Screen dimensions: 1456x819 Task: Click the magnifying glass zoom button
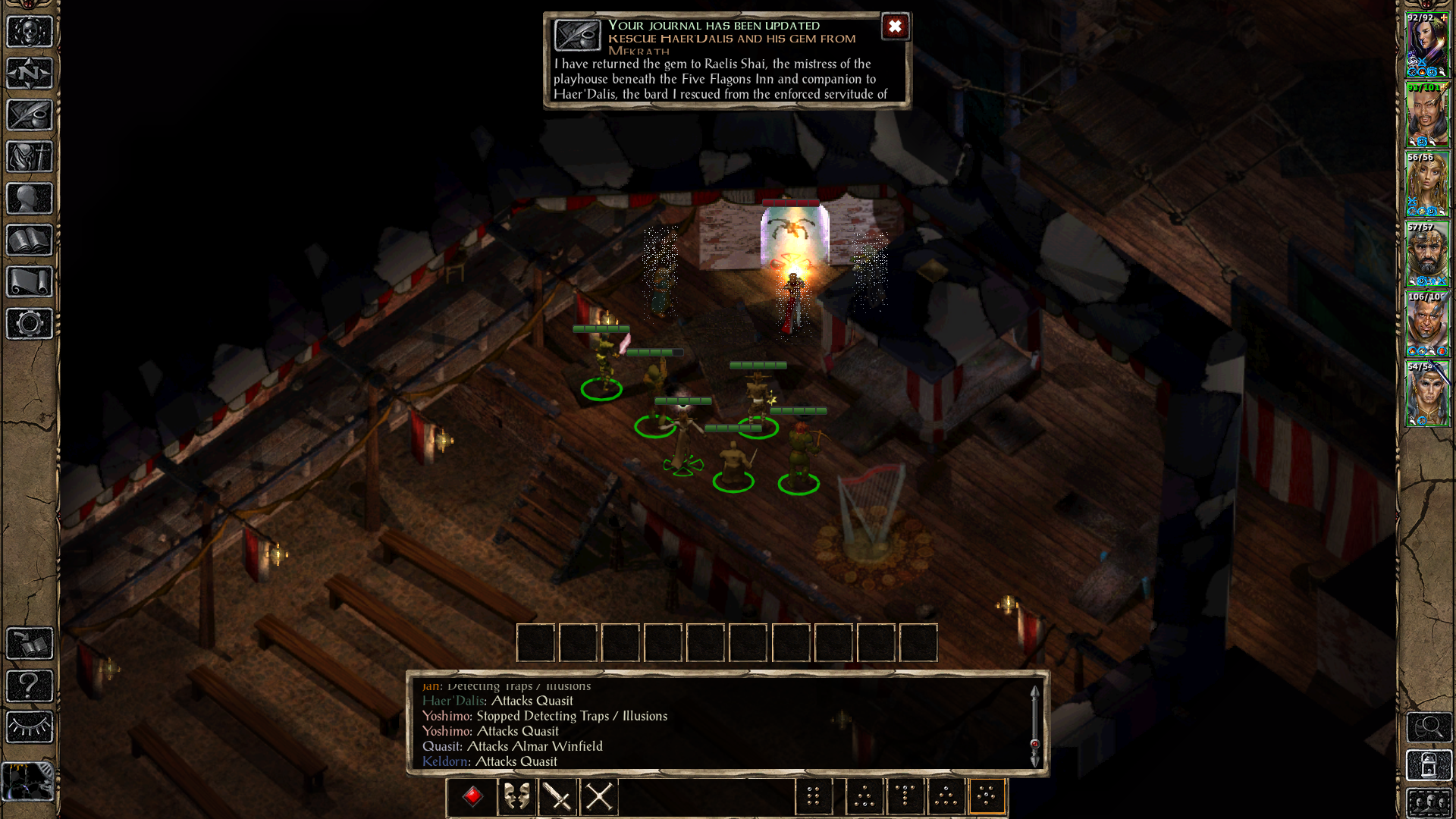click(x=1429, y=727)
